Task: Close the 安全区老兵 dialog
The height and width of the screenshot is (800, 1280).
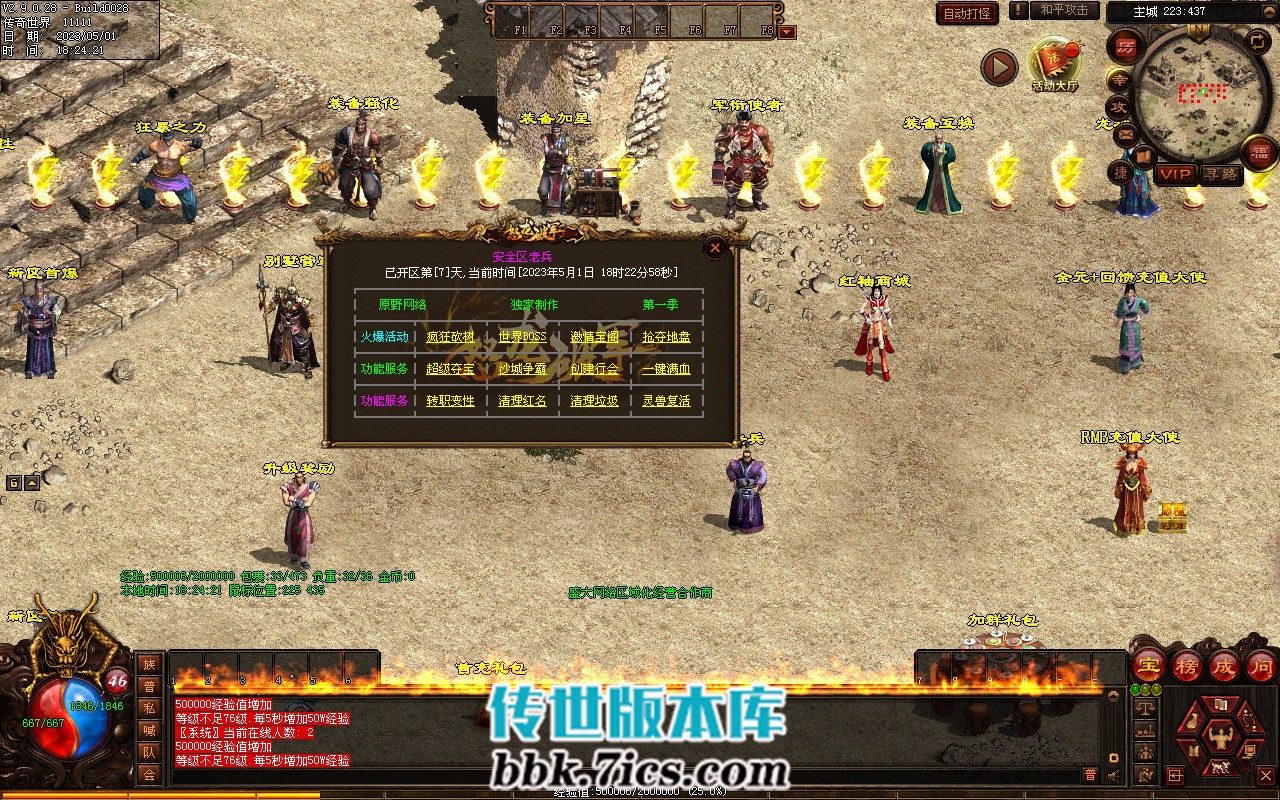Action: pos(714,247)
